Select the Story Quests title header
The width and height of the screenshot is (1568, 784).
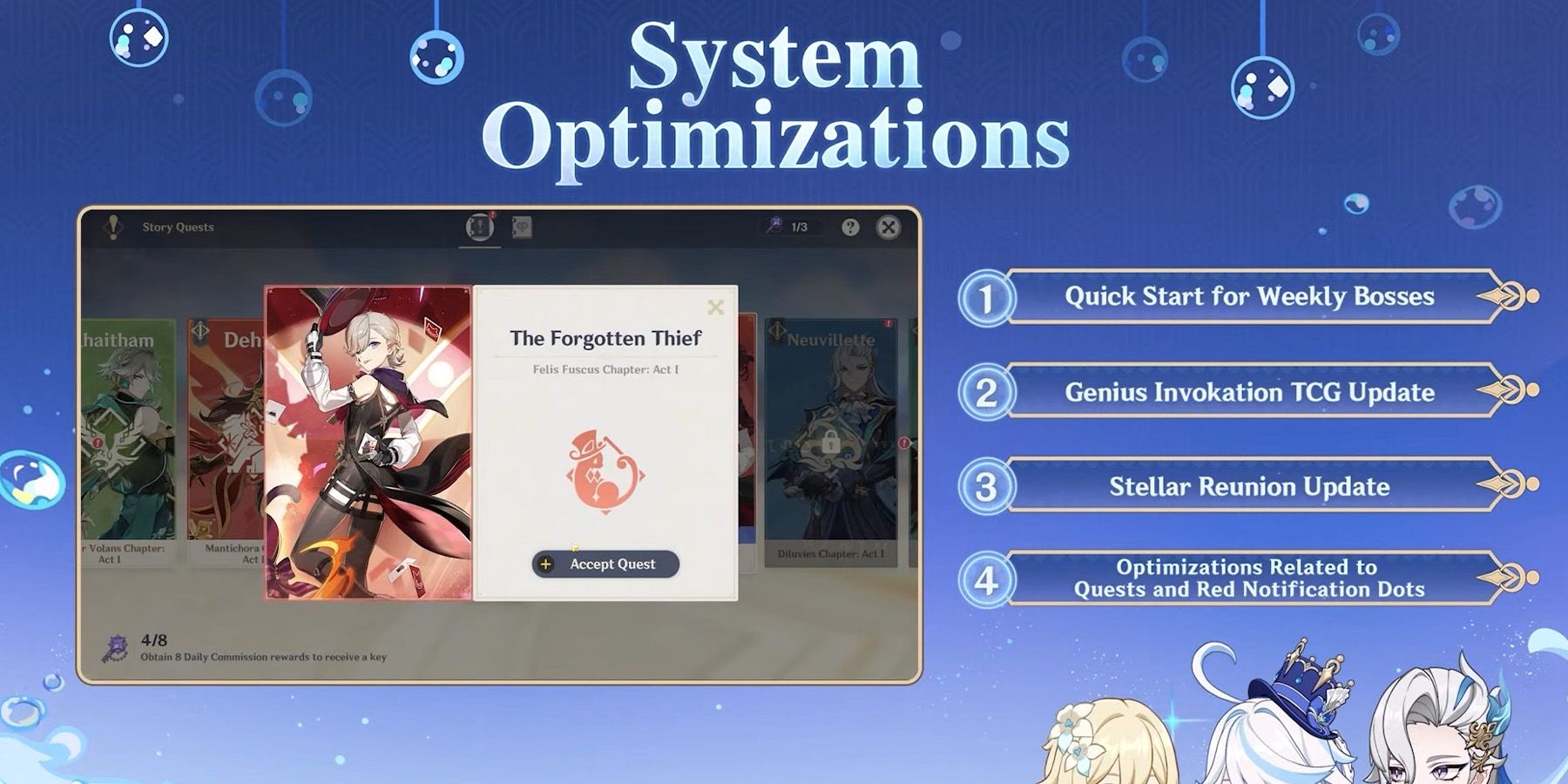(179, 228)
